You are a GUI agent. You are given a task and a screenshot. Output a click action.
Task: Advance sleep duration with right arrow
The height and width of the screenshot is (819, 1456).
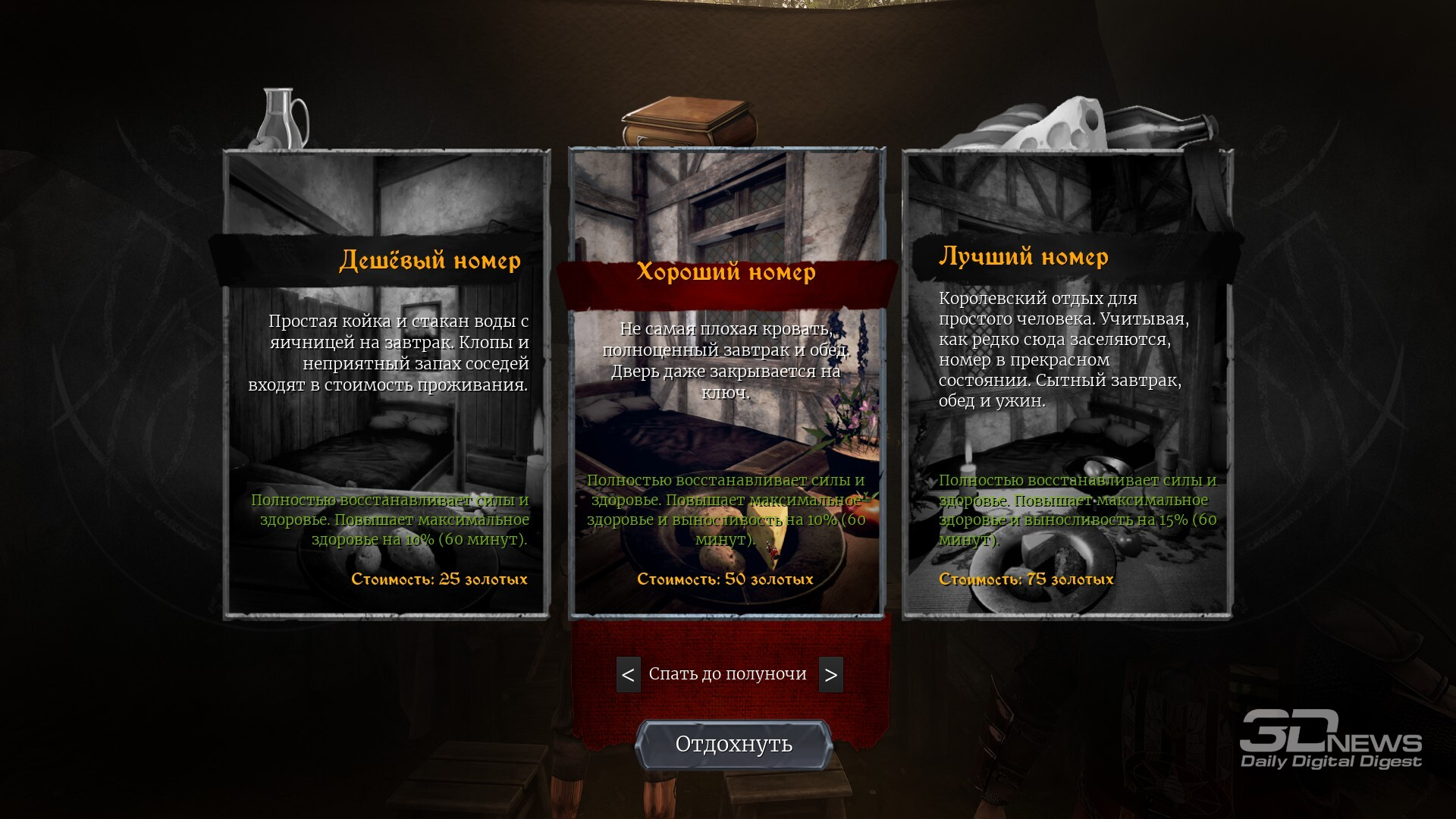[x=830, y=674]
